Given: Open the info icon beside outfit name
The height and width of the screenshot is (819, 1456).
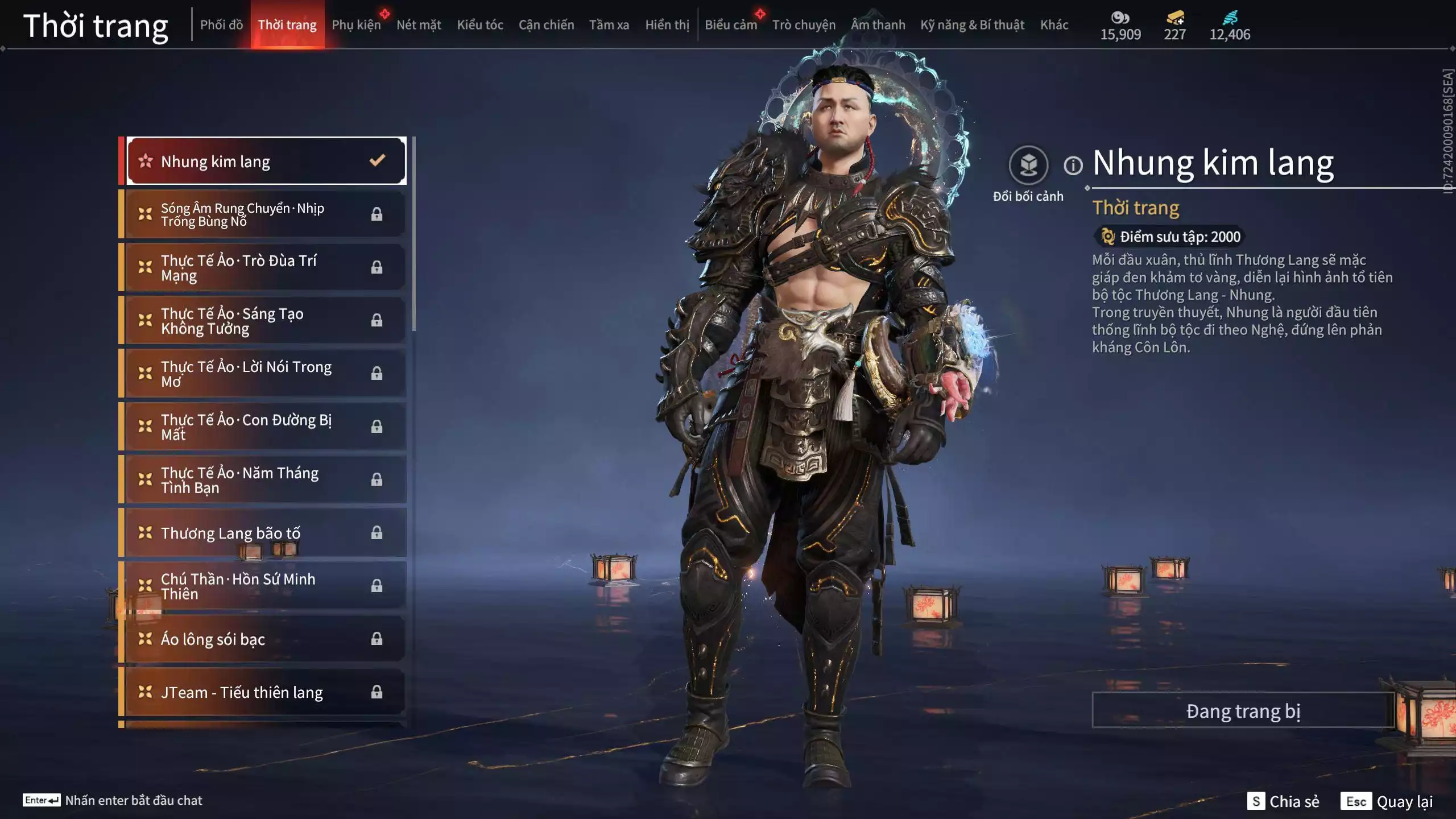Looking at the screenshot, I should 1073,166.
